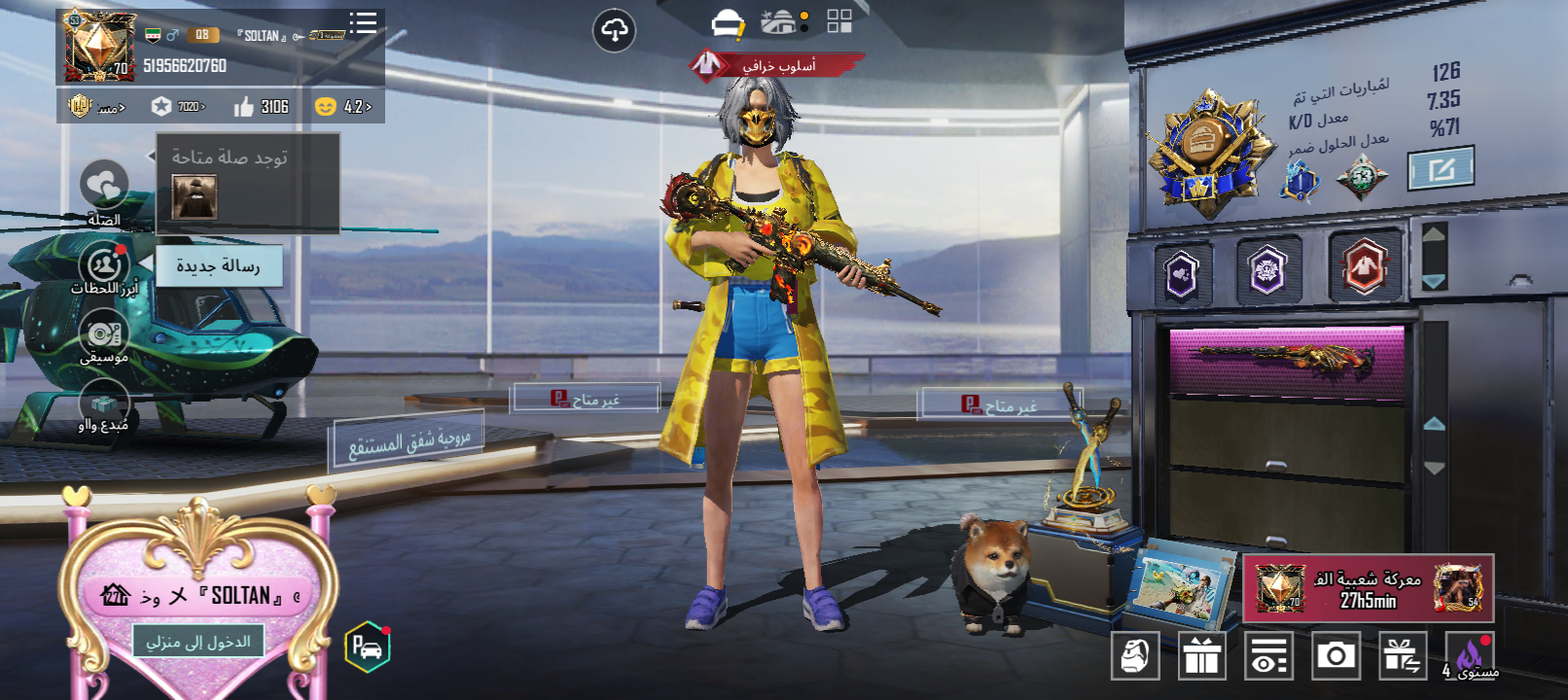Click the edit pencil button beside stats

(1441, 169)
